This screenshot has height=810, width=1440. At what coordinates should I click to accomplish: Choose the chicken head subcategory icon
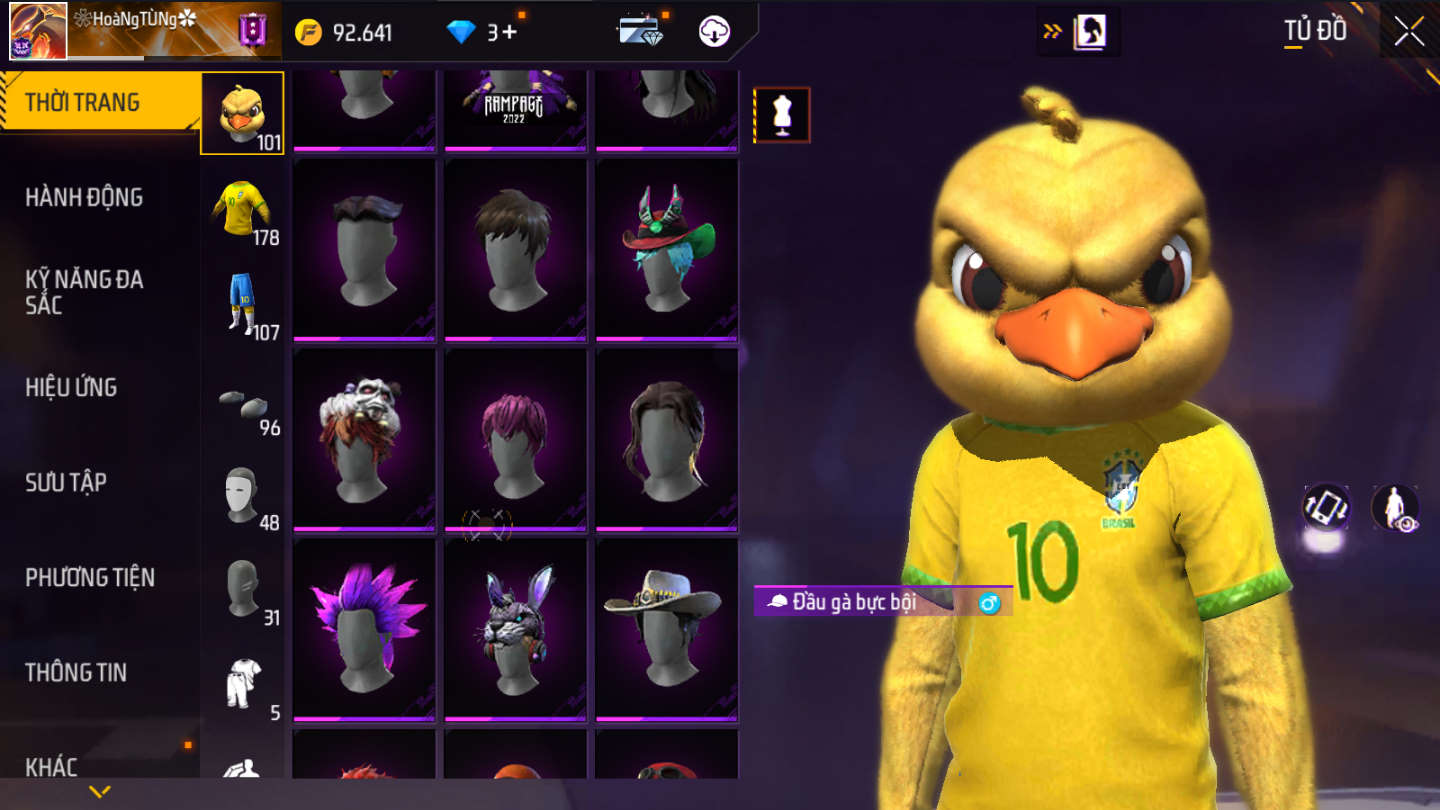[242, 113]
